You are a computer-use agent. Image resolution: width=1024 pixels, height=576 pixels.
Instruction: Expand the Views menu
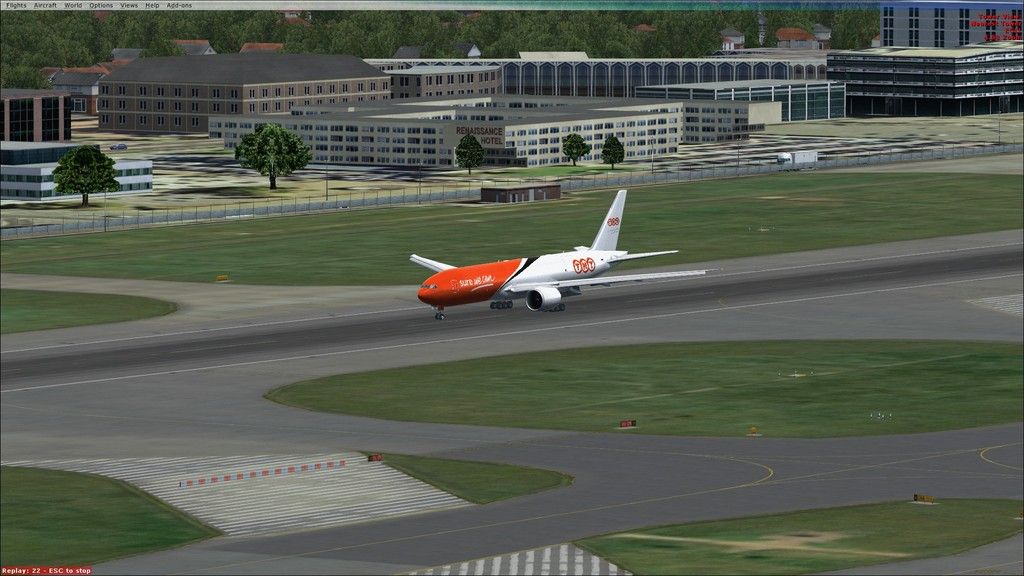click(x=129, y=5)
